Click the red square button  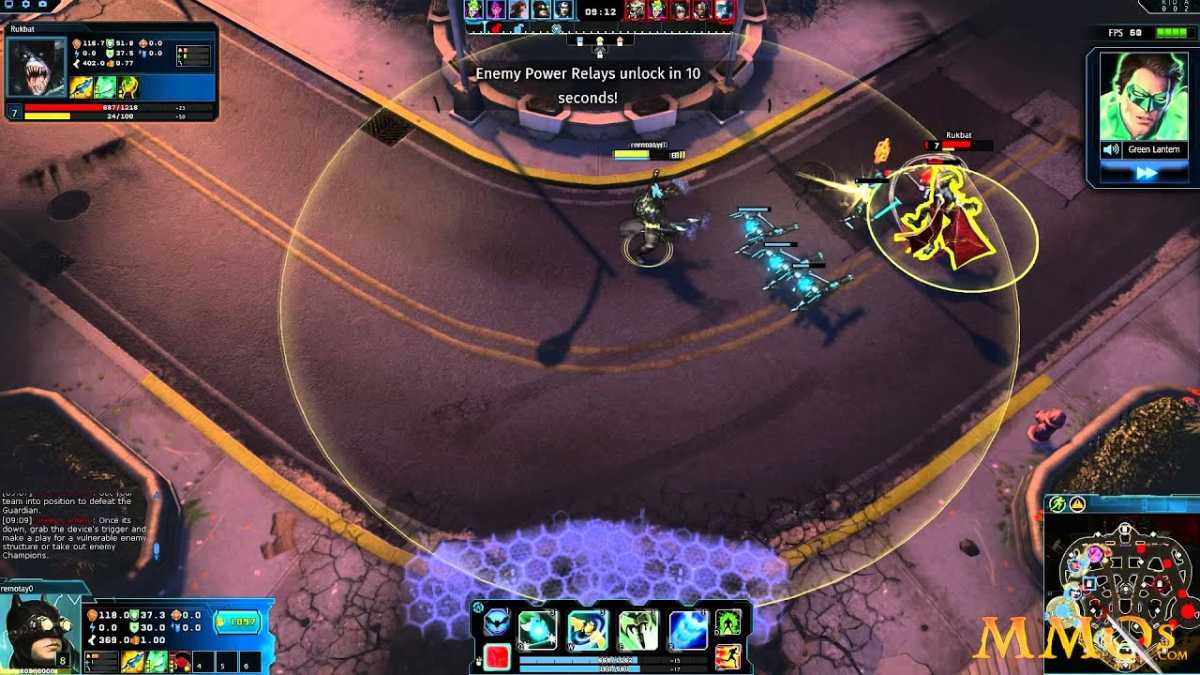click(x=496, y=656)
